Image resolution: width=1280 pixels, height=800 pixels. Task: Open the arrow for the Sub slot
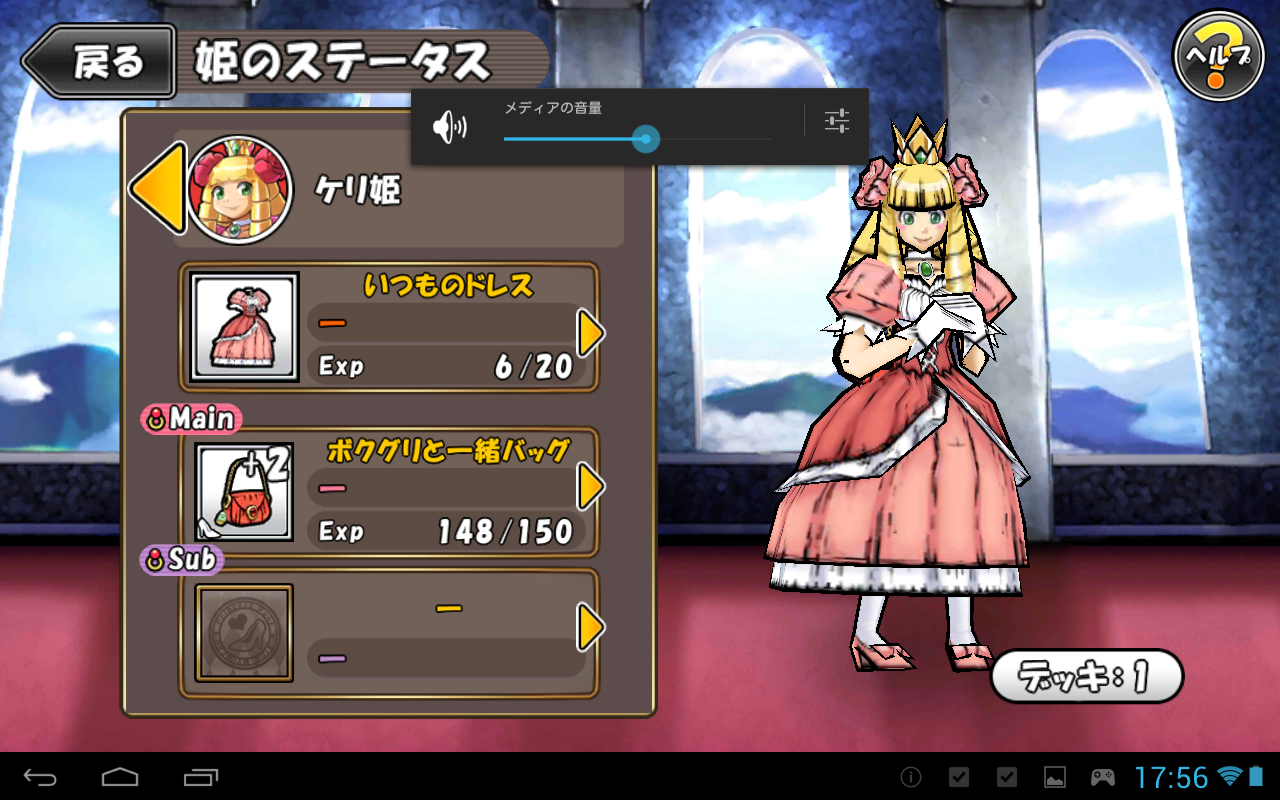[591, 628]
